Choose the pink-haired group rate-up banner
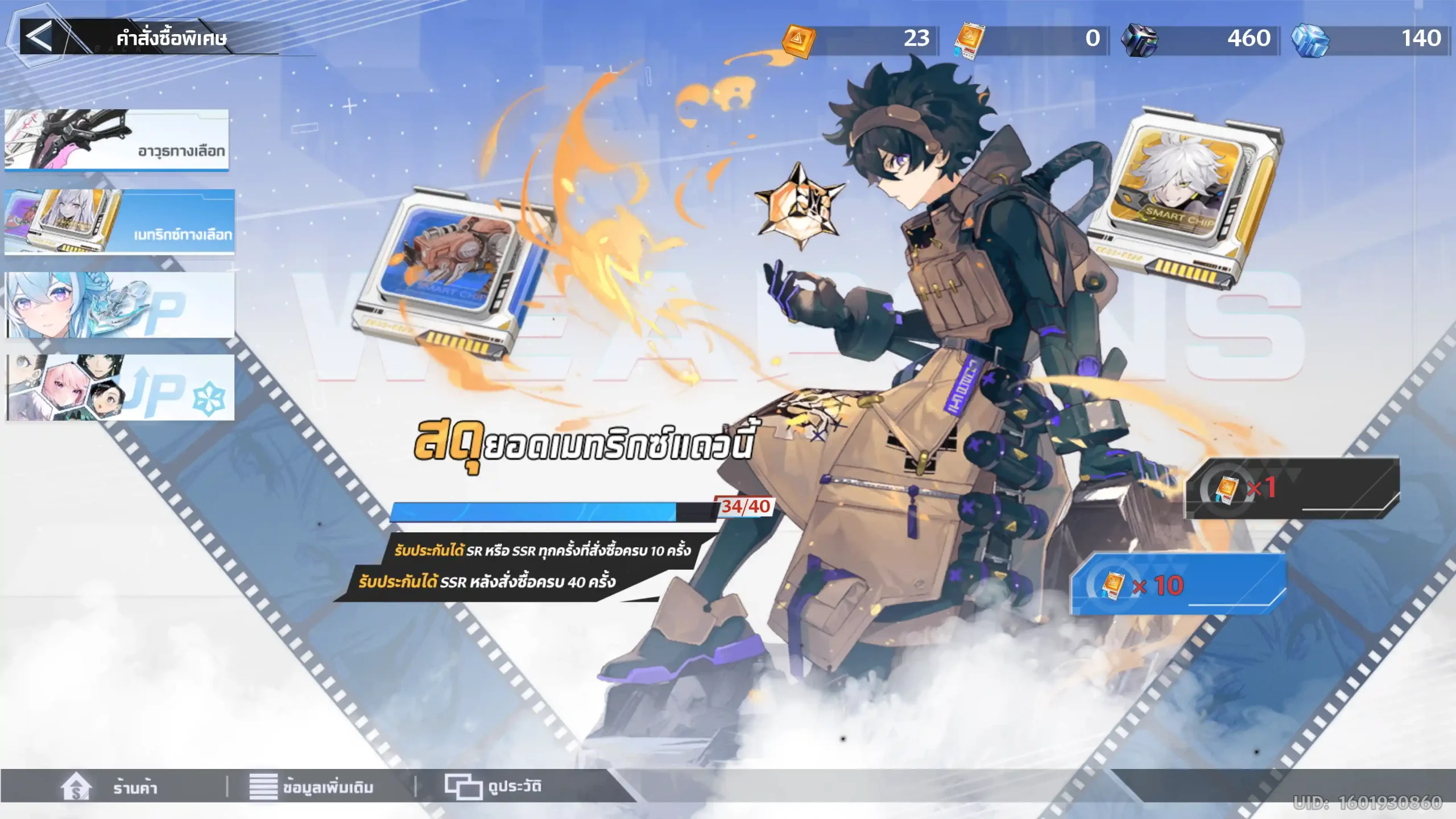 click(x=119, y=388)
